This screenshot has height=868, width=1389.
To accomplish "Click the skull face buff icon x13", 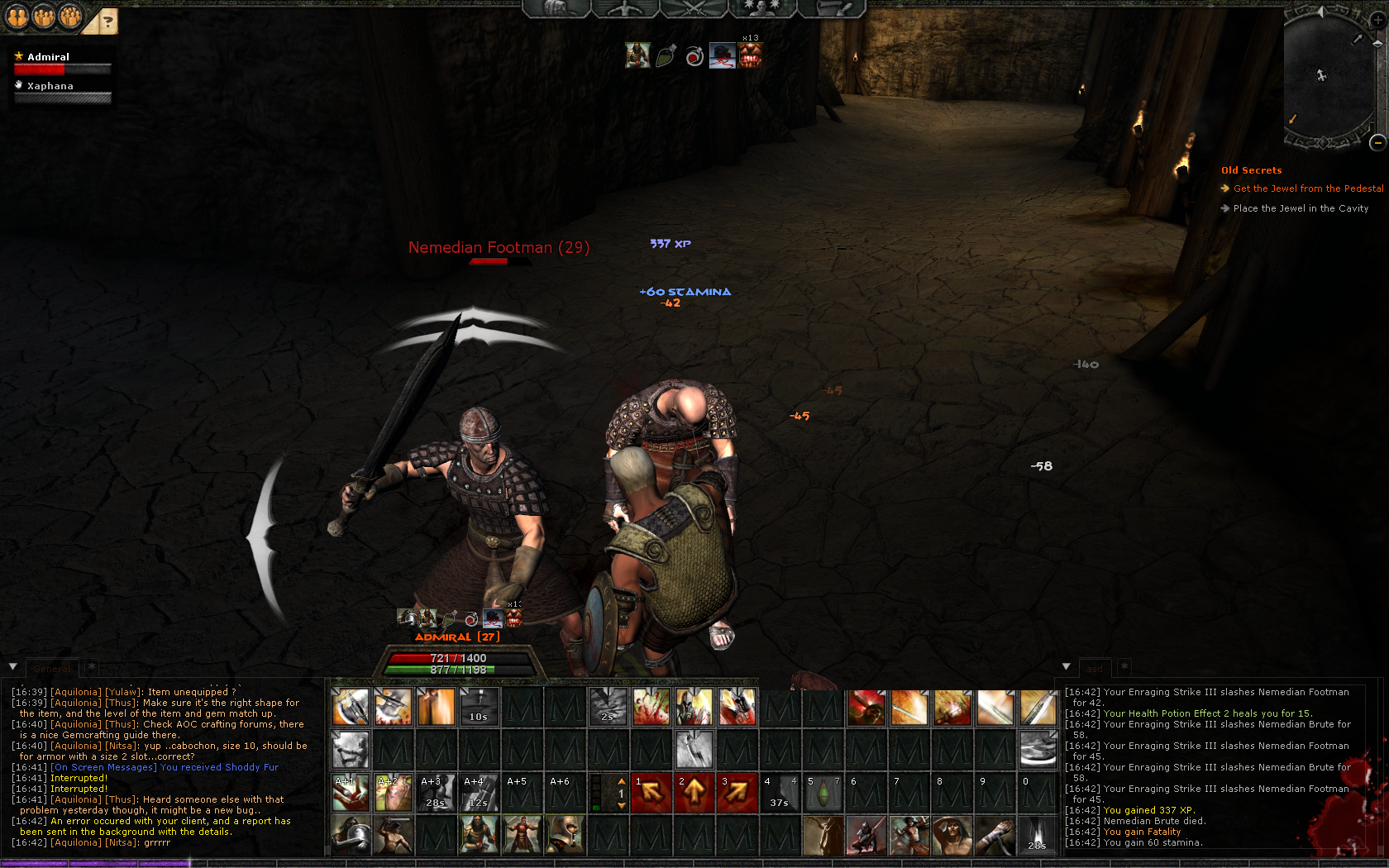I will tap(750, 55).
